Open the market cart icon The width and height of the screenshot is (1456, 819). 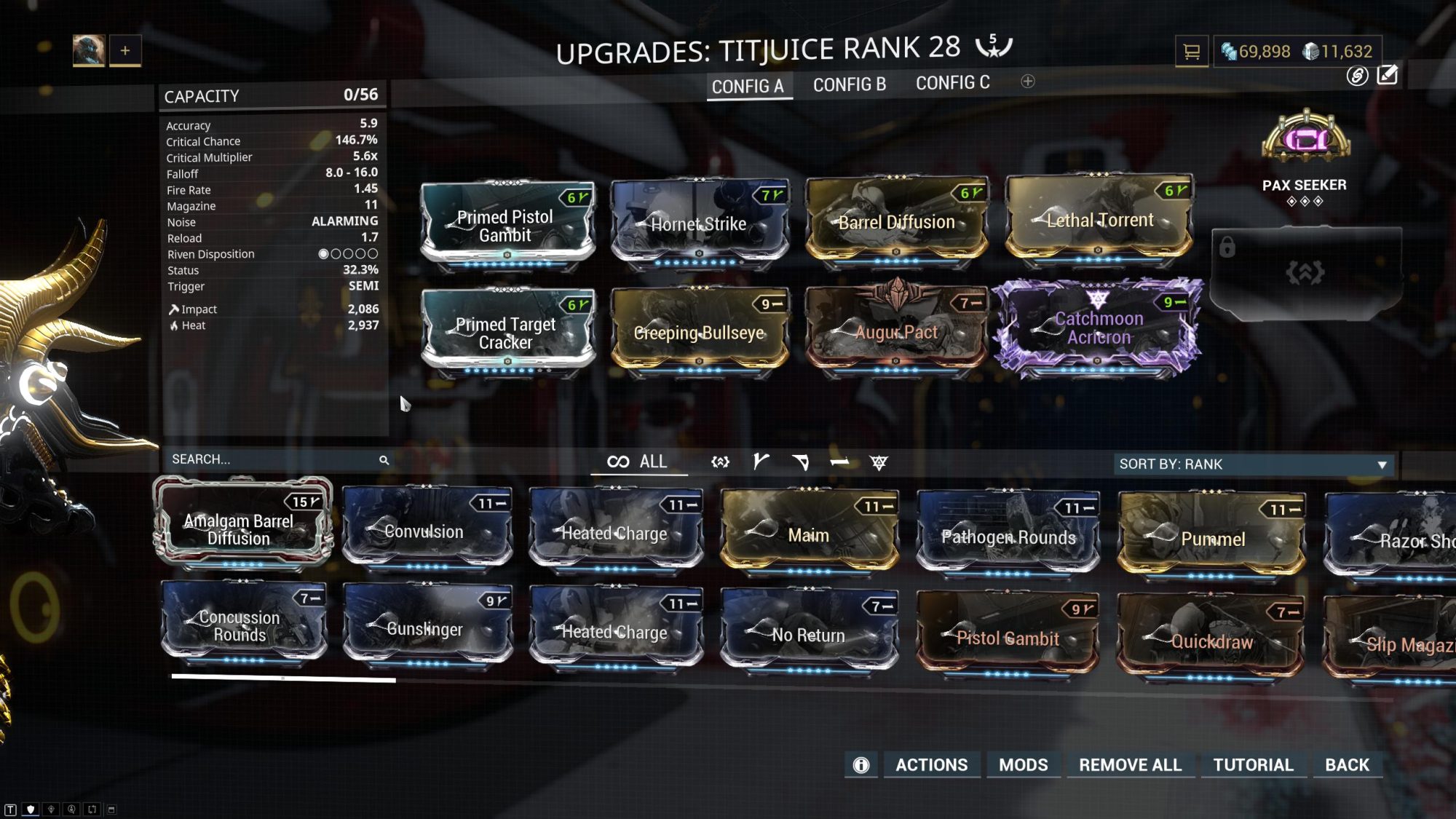(x=1191, y=52)
